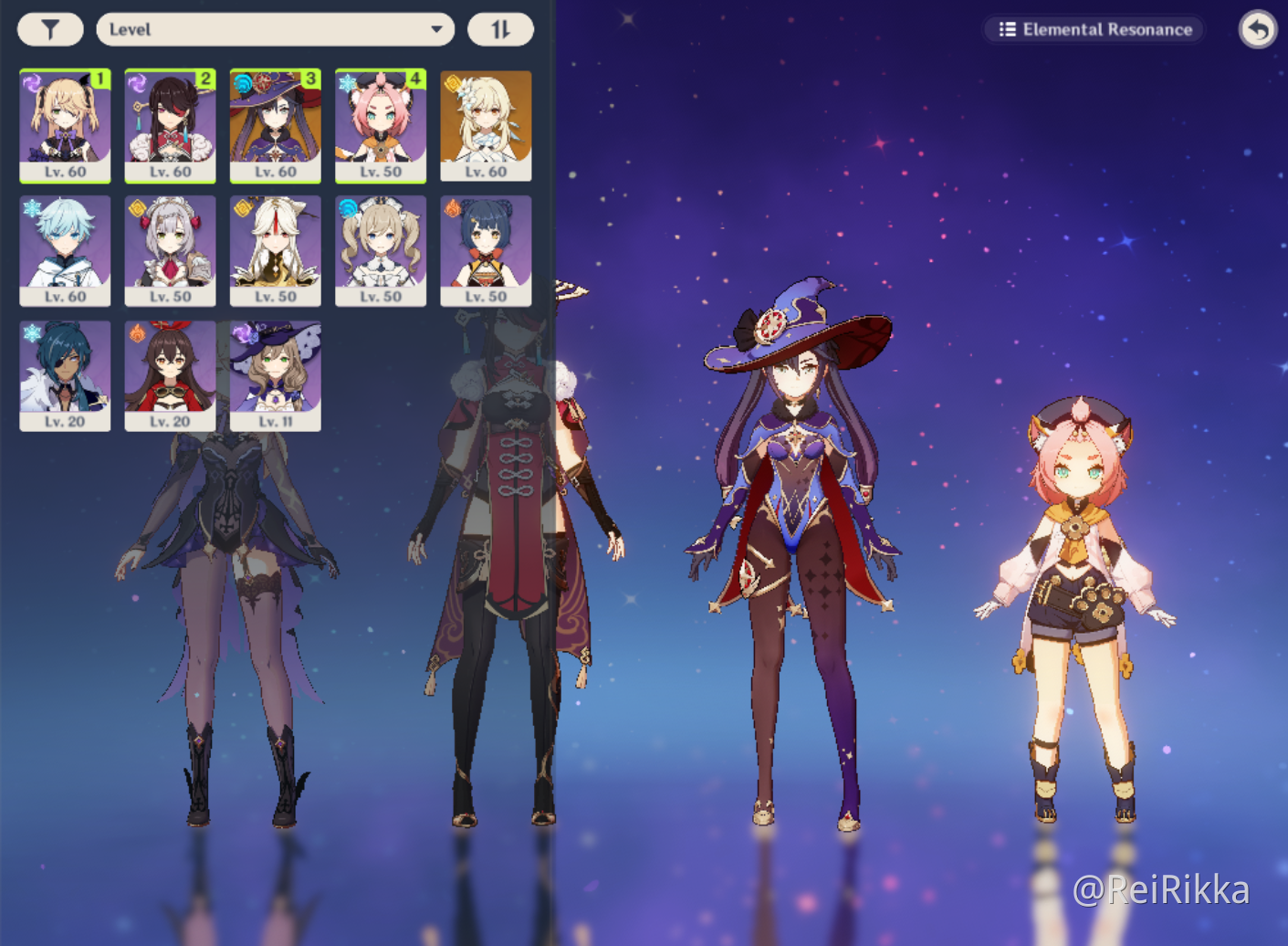Select Chongyun's Lv. 60 thumbnail

coord(65,249)
